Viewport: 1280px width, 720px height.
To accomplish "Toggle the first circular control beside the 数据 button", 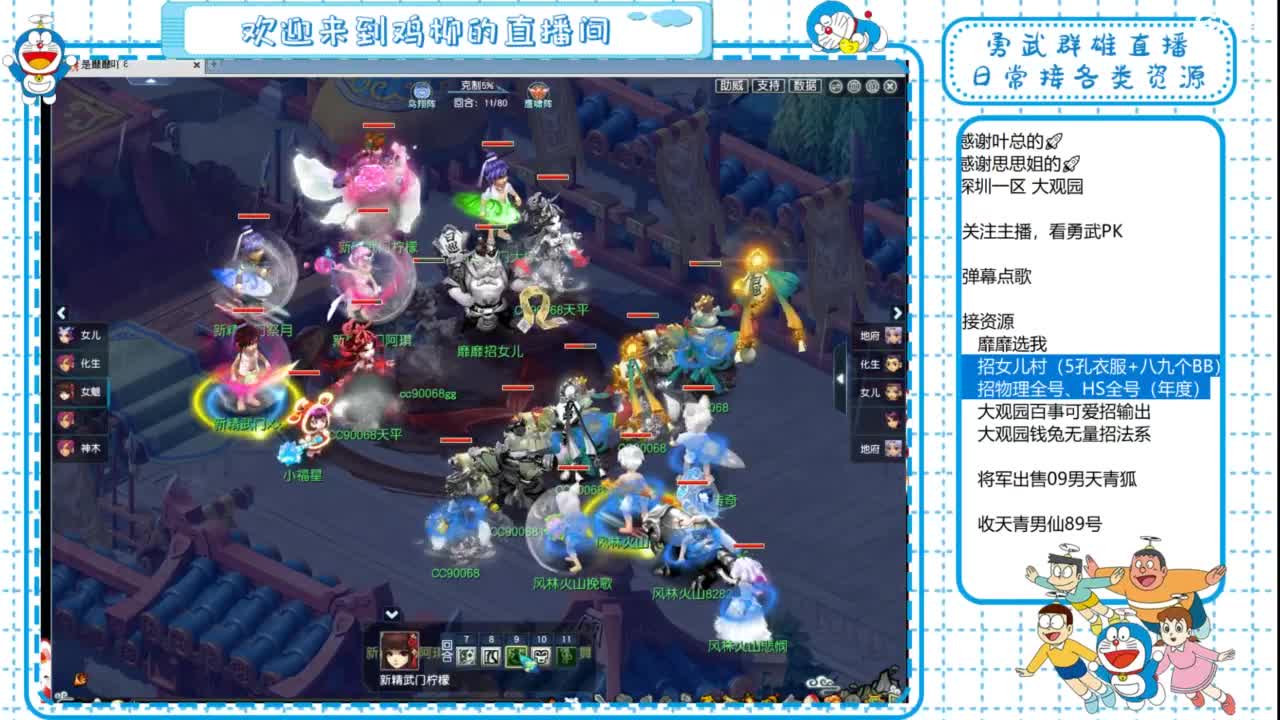I will click(x=835, y=86).
